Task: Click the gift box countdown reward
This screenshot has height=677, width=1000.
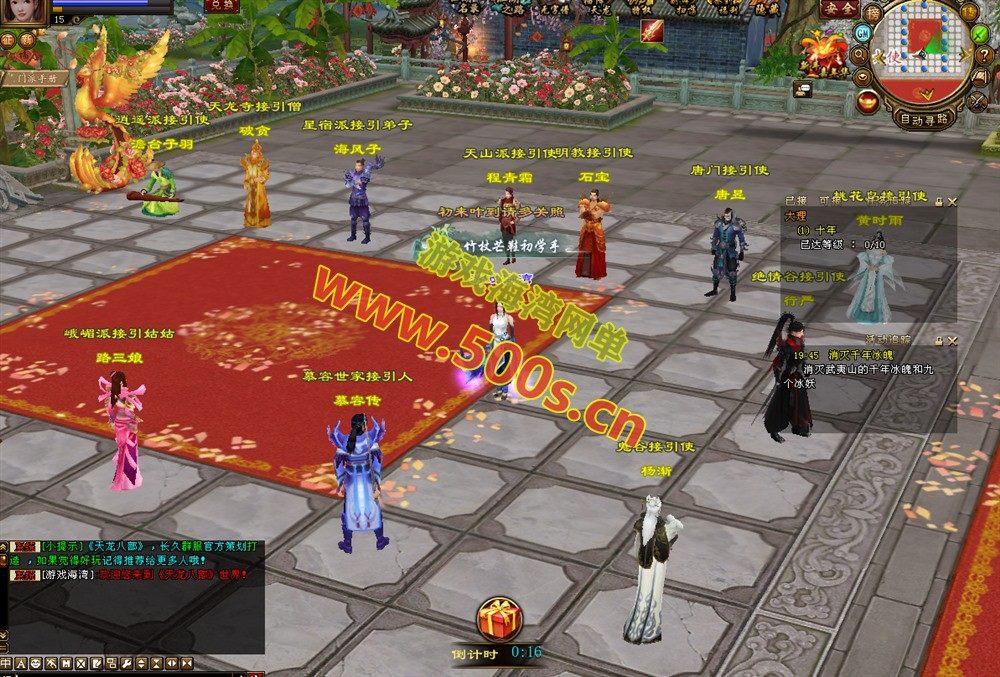Action: 497,620
